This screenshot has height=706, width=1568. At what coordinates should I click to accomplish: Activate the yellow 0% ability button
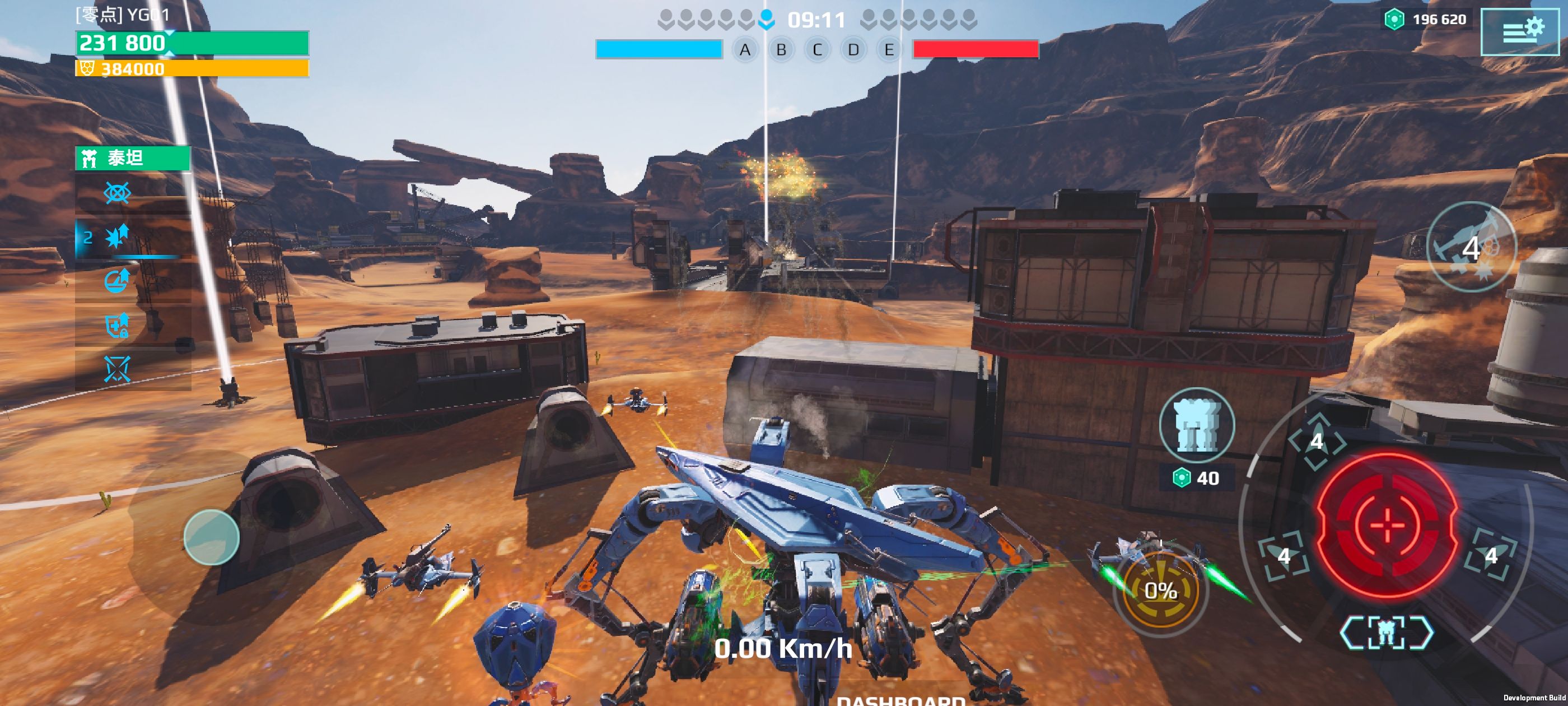click(1160, 590)
